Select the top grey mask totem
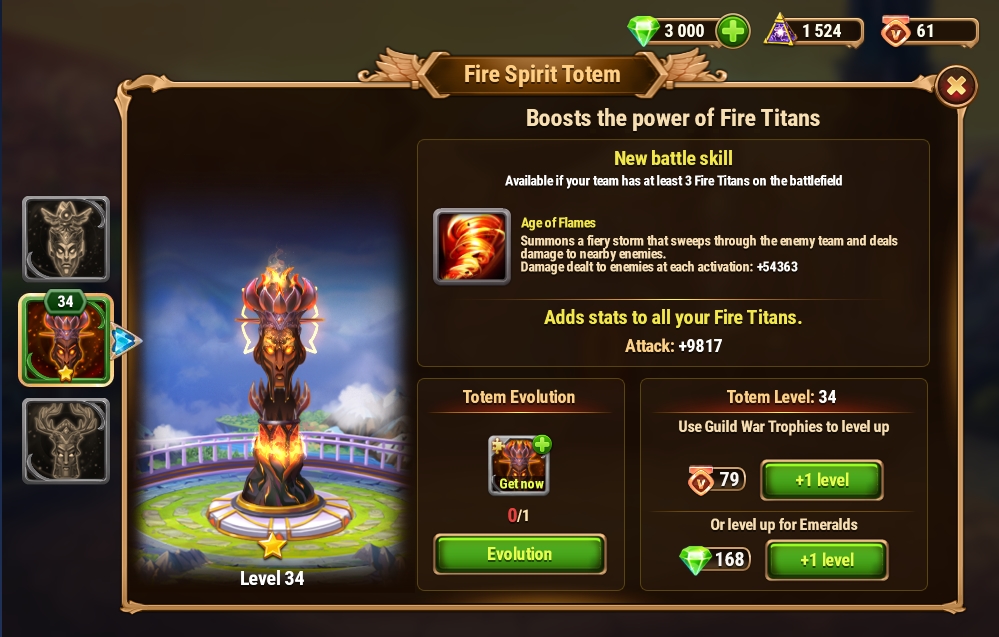 66,239
